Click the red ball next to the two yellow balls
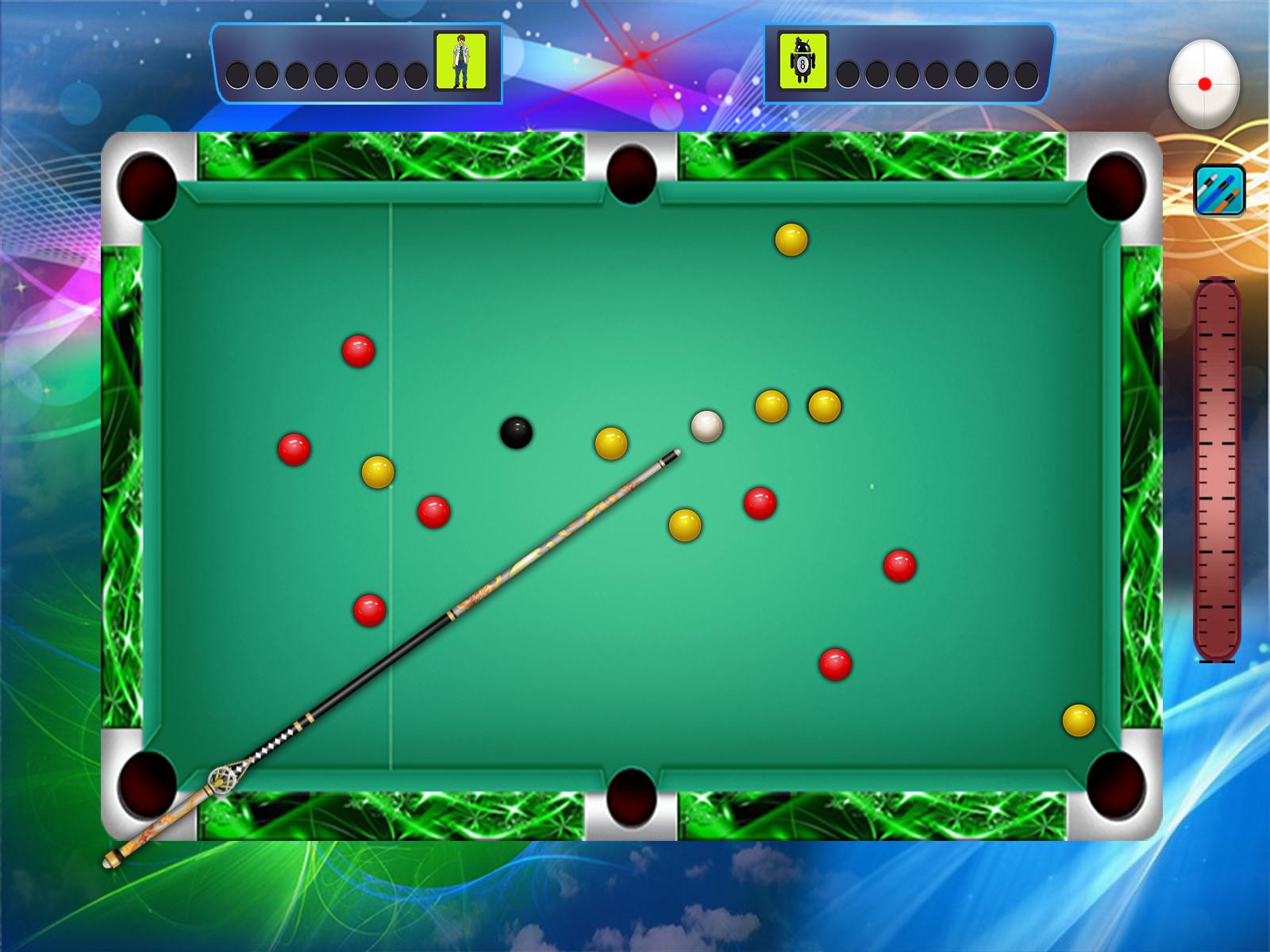Viewport: 1270px width, 952px height. pyautogui.click(x=760, y=502)
